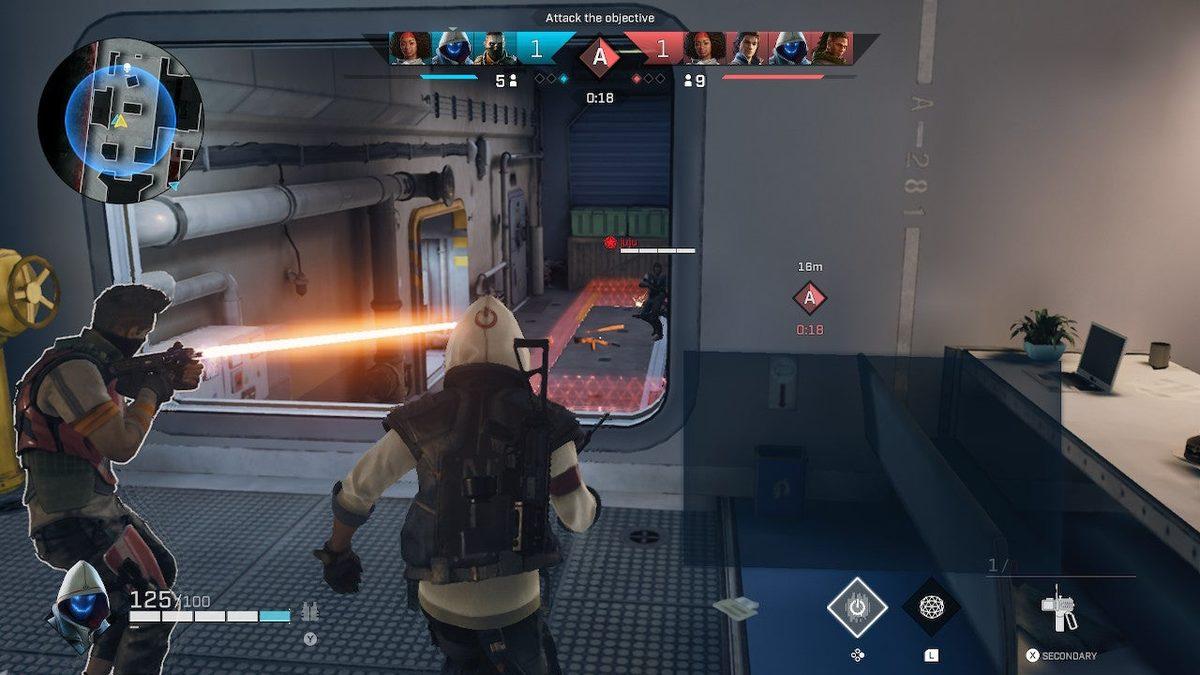Select blue team's hooded blue-mask portrait
This screenshot has width=1200, height=675.
(x=453, y=48)
